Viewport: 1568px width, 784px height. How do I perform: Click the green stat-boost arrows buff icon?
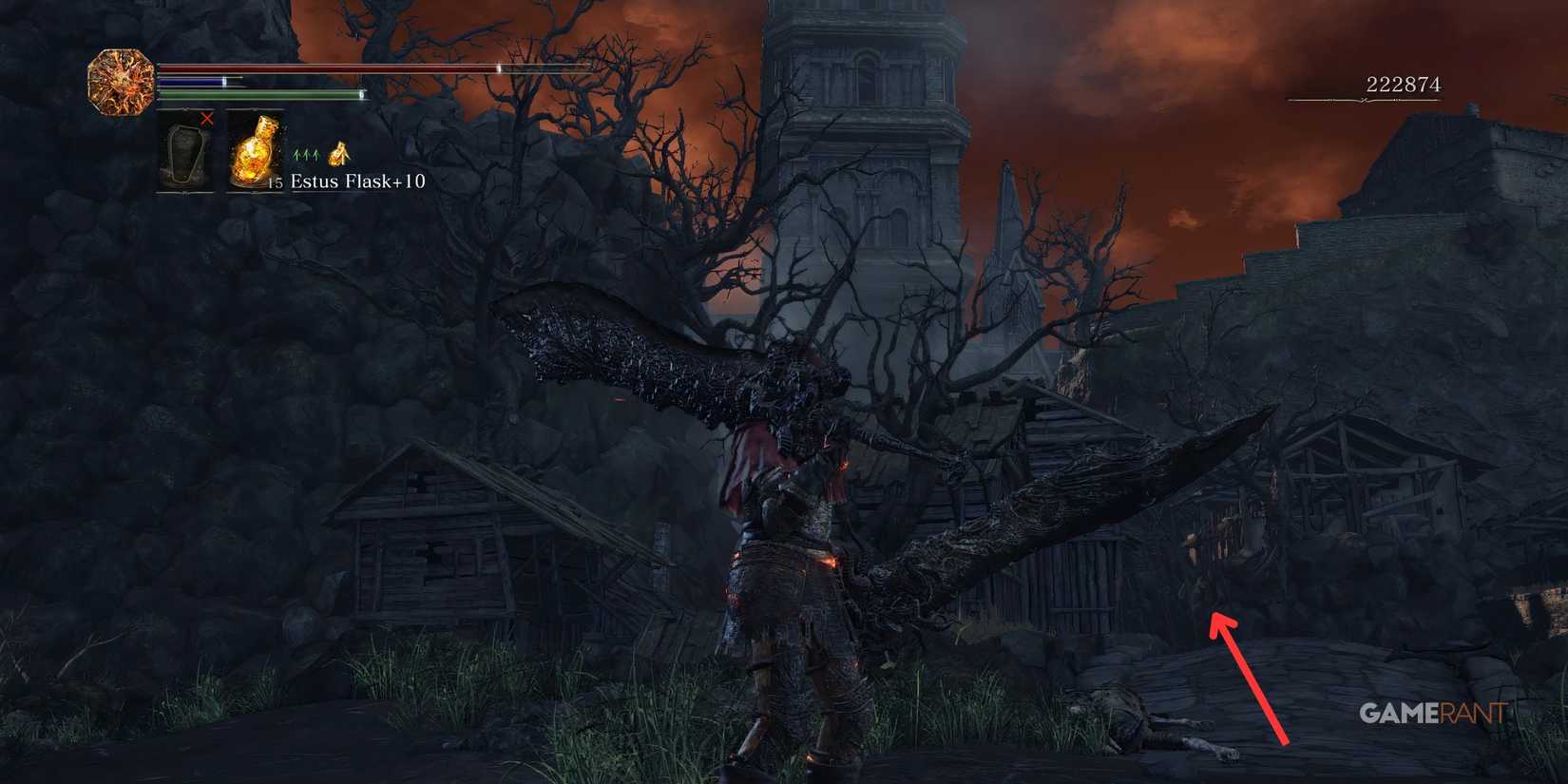coord(305,155)
